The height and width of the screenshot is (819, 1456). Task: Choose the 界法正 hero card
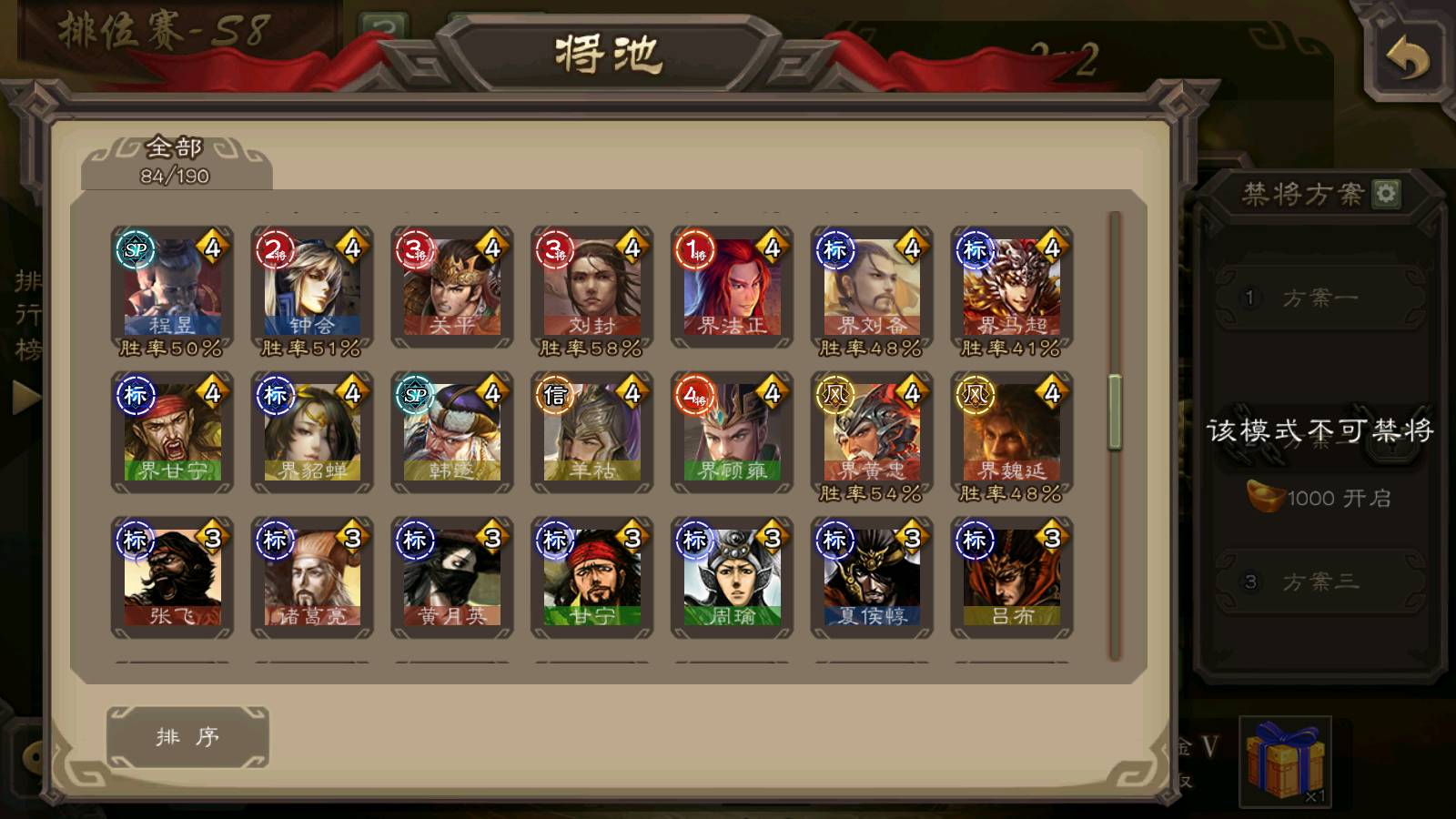coord(733,288)
